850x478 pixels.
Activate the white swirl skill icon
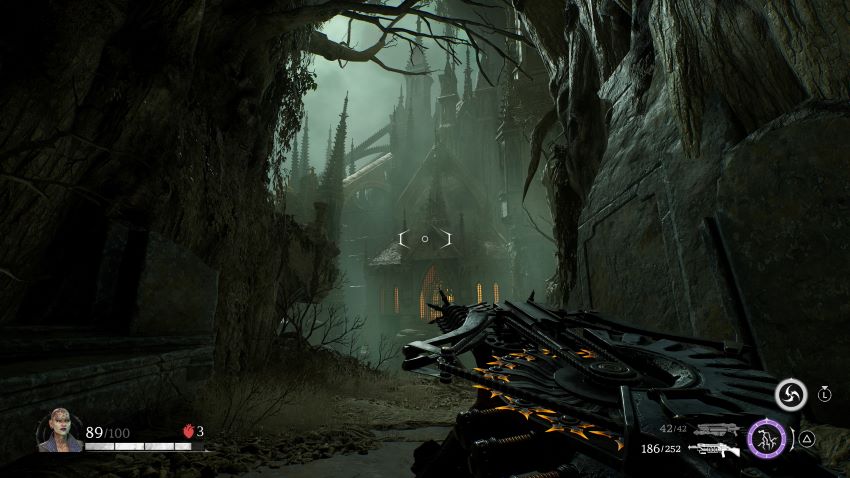(x=790, y=395)
